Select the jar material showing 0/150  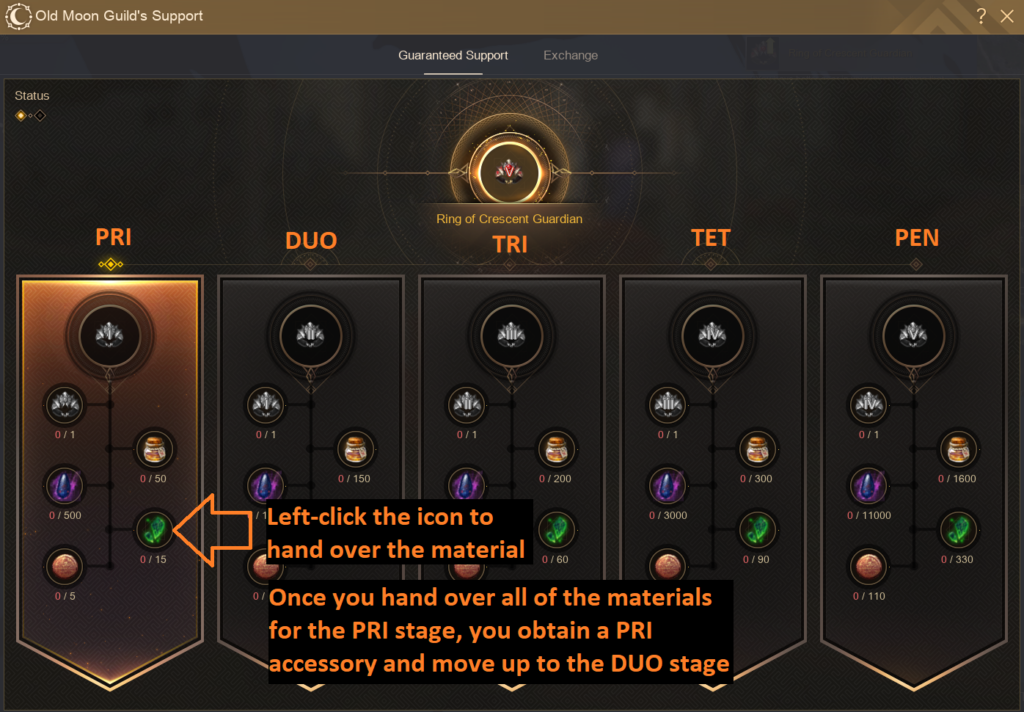click(355, 448)
